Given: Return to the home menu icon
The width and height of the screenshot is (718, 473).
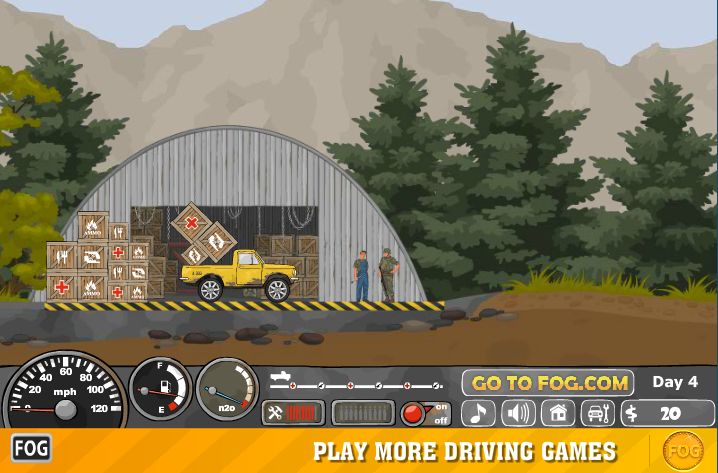Looking at the screenshot, I should pos(558,413).
